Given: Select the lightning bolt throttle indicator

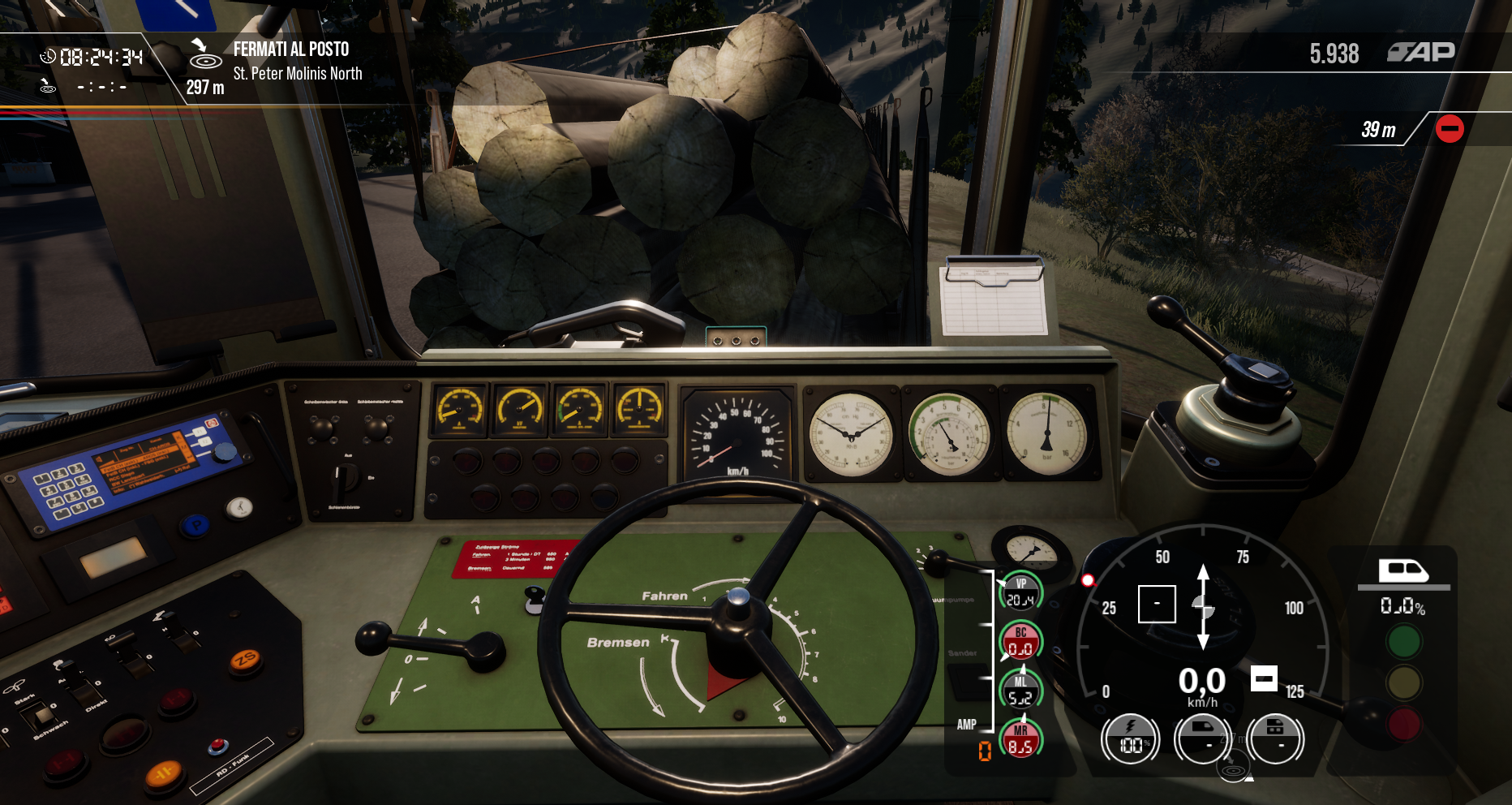Looking at the screenshot, I should (x=1130, y=738).
